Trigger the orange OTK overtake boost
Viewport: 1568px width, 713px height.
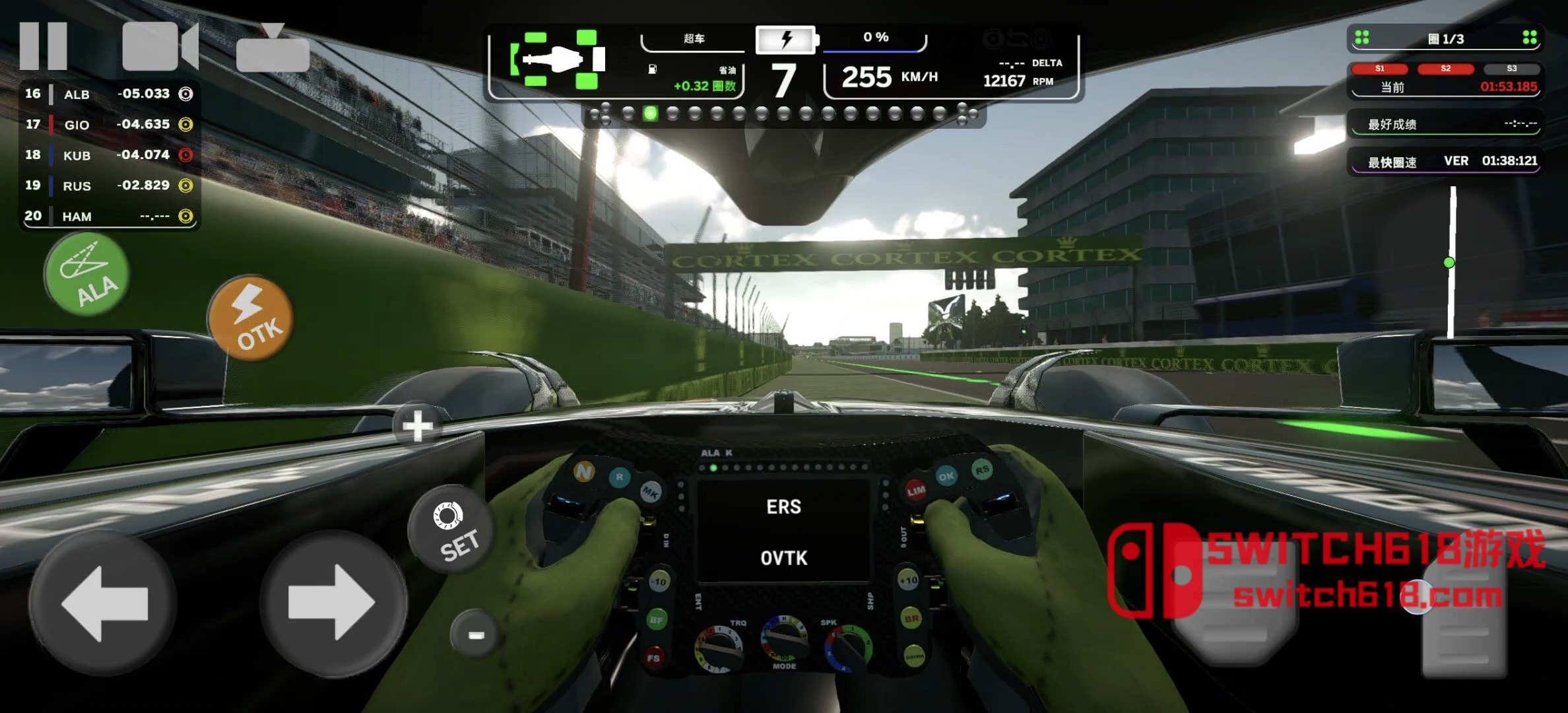251,319
